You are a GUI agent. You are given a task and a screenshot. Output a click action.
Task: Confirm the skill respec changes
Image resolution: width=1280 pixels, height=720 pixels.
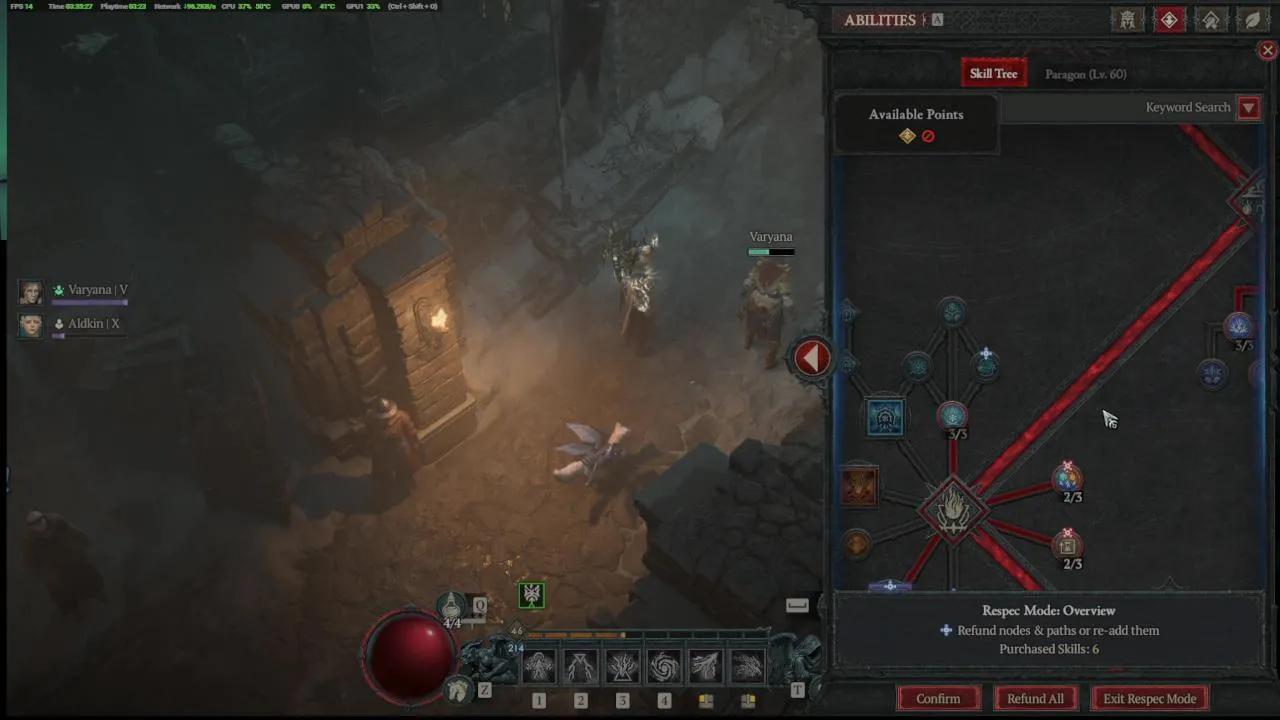click(937, 699)
